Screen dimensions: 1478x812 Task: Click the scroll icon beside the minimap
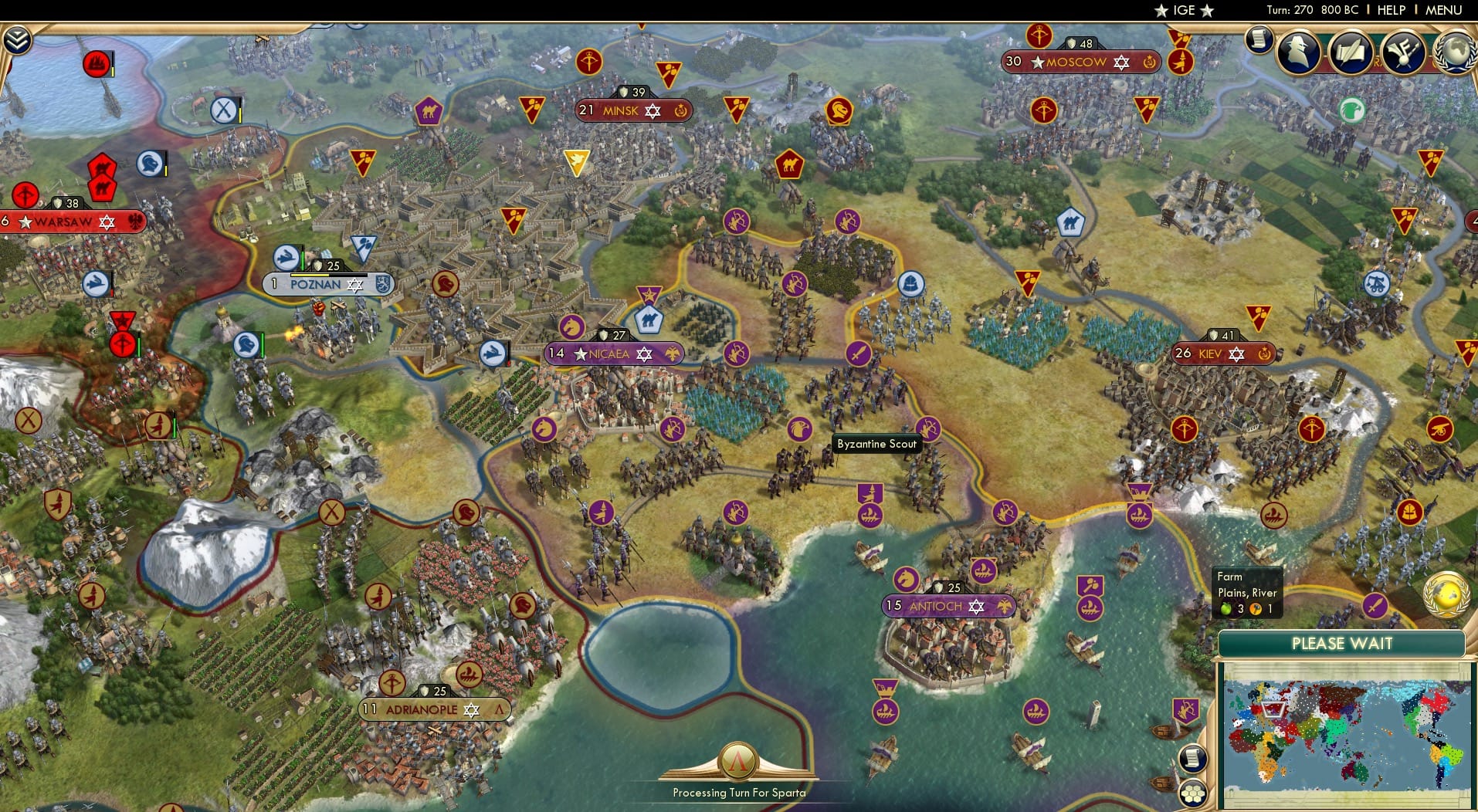tap(1194, 759)
